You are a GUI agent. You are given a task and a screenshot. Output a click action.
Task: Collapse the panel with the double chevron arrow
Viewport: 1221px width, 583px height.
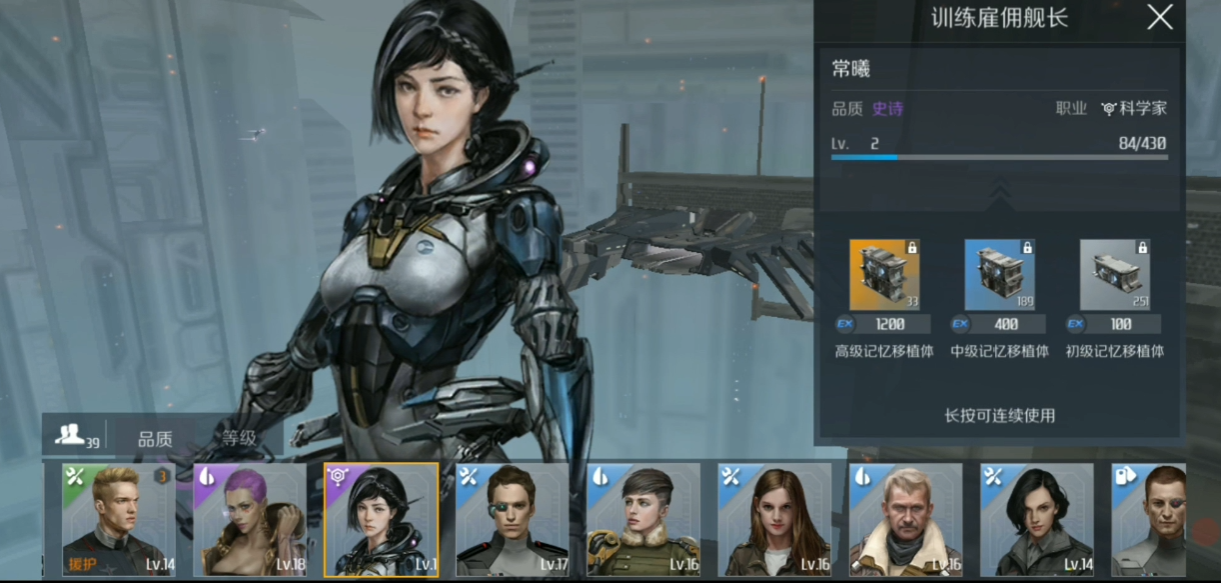(x=999, y=190)
